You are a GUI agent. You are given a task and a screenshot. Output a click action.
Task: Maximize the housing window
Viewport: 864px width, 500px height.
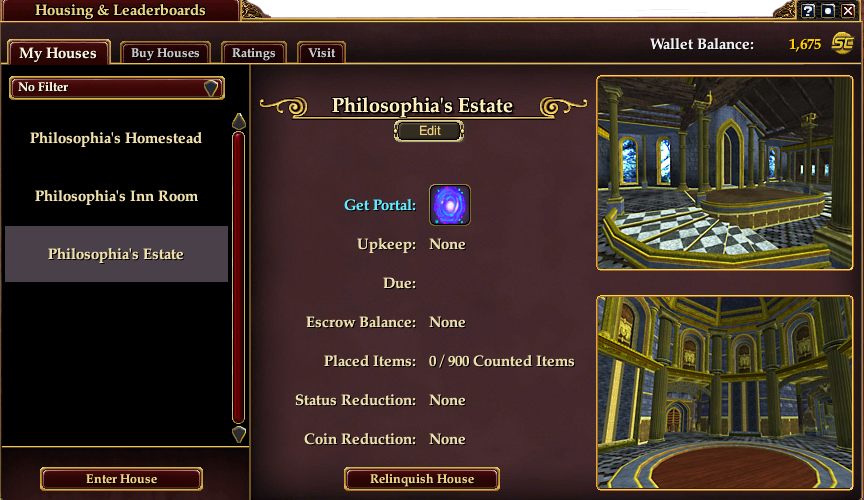click(x=828, y=11)
